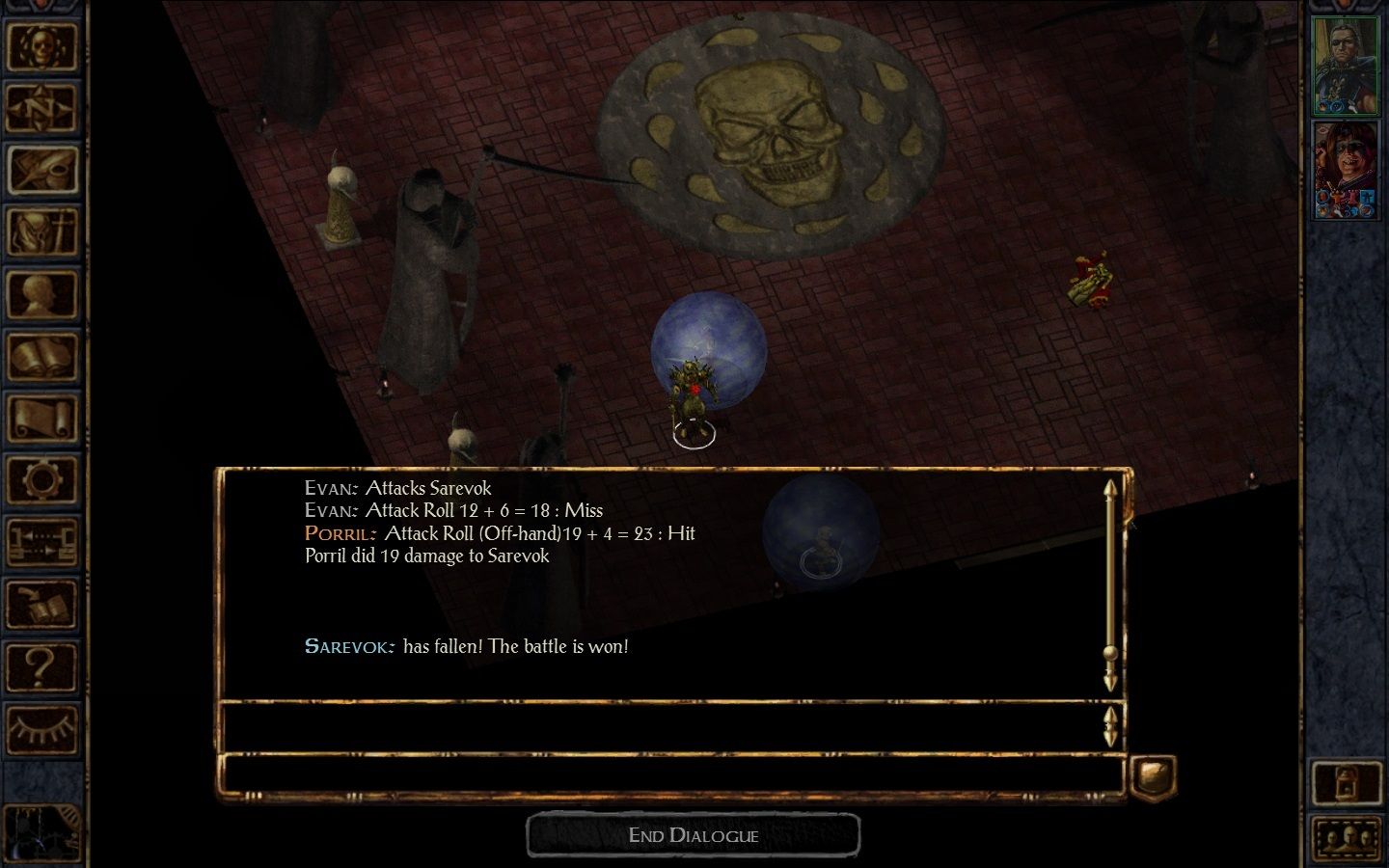The width and height of the screenshot is (1389, 868).
Task: Open the mage spellbook
Action: click(x=41, y=357)
